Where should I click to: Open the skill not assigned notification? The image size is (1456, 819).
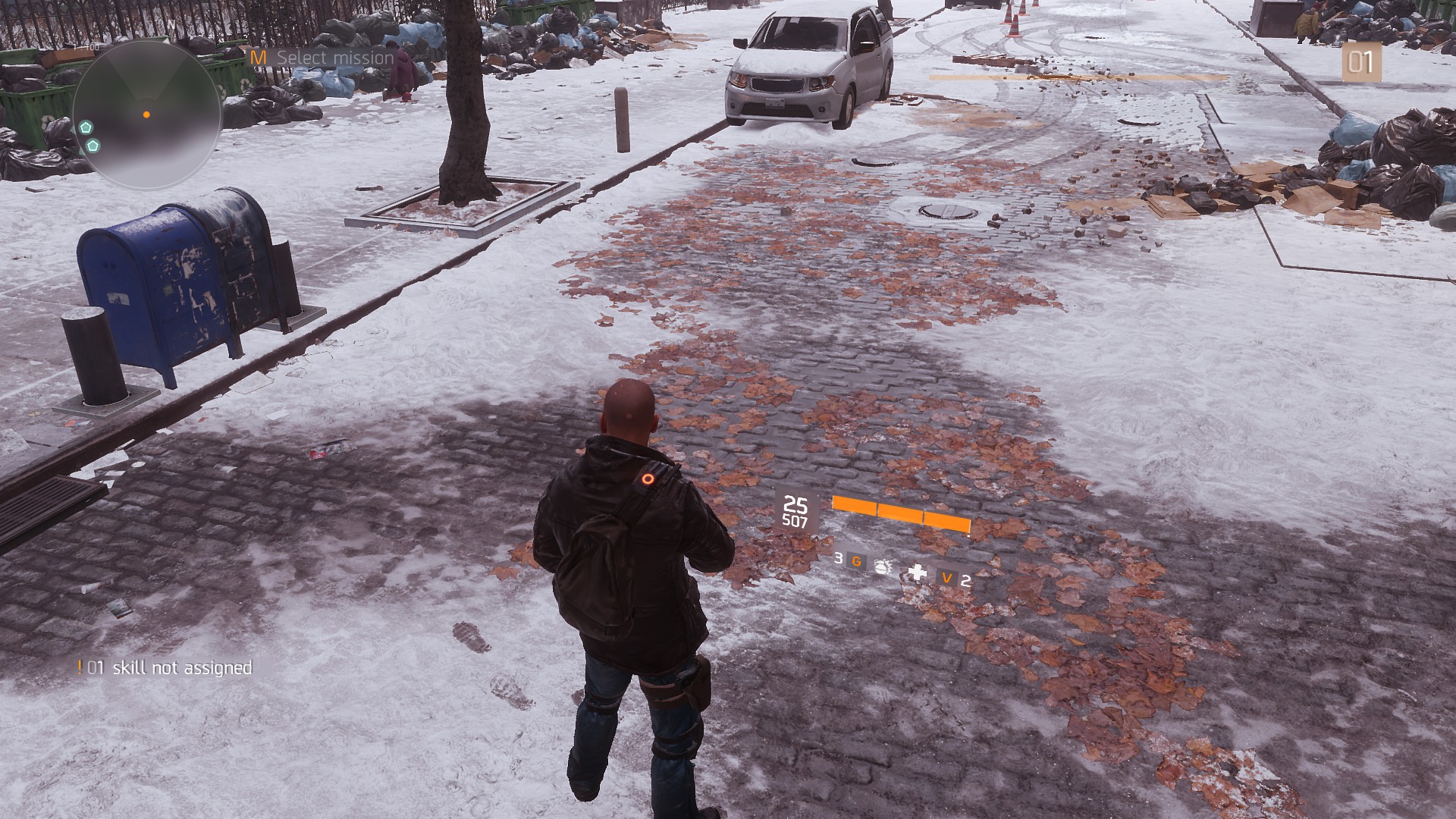[167, 667]
